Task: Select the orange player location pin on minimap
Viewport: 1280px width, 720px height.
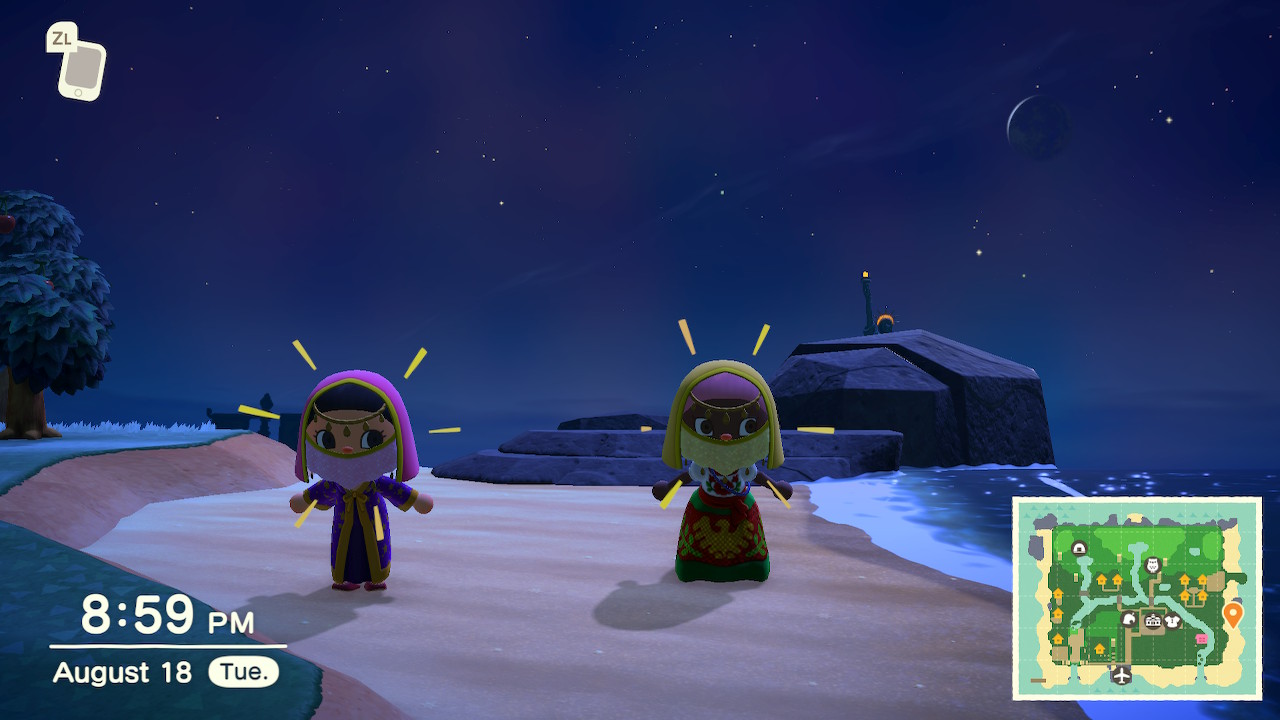Action: [1232, 614]
